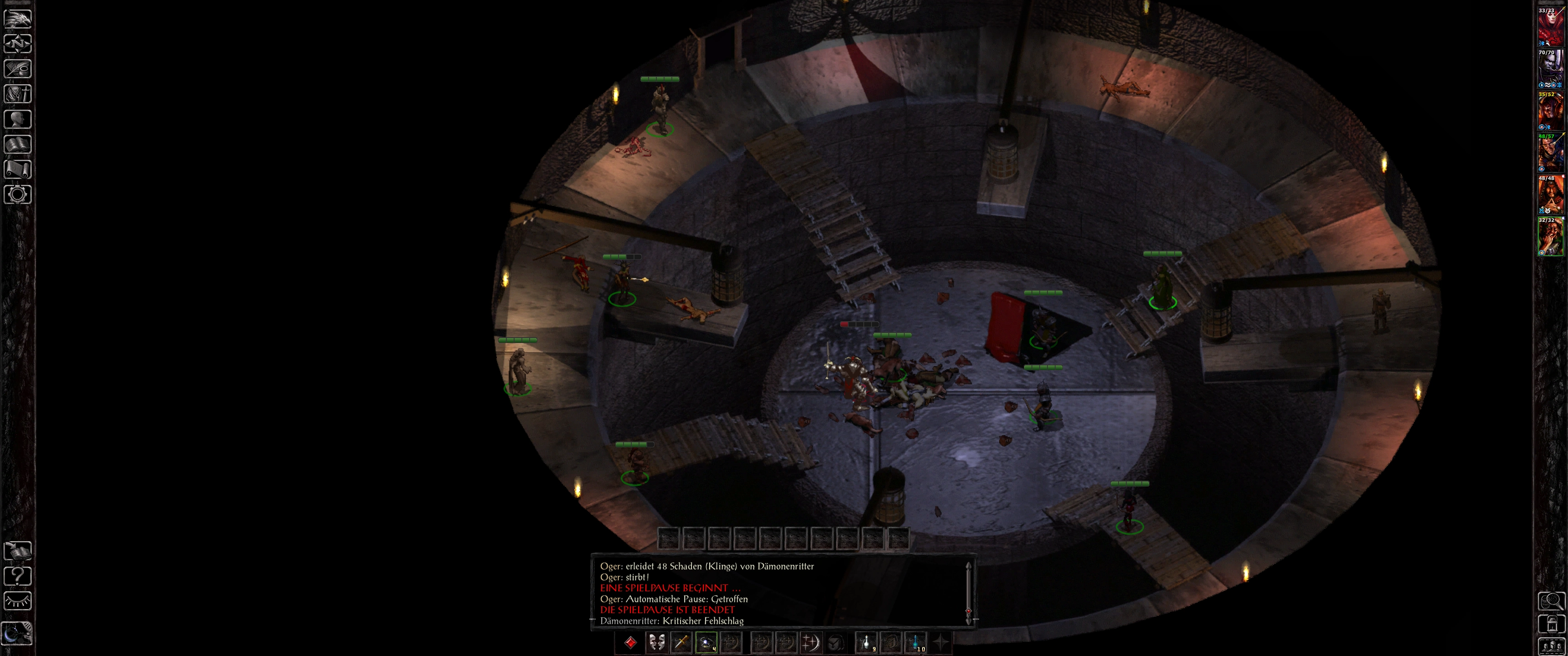Open game options gear icon

[18, 195]
